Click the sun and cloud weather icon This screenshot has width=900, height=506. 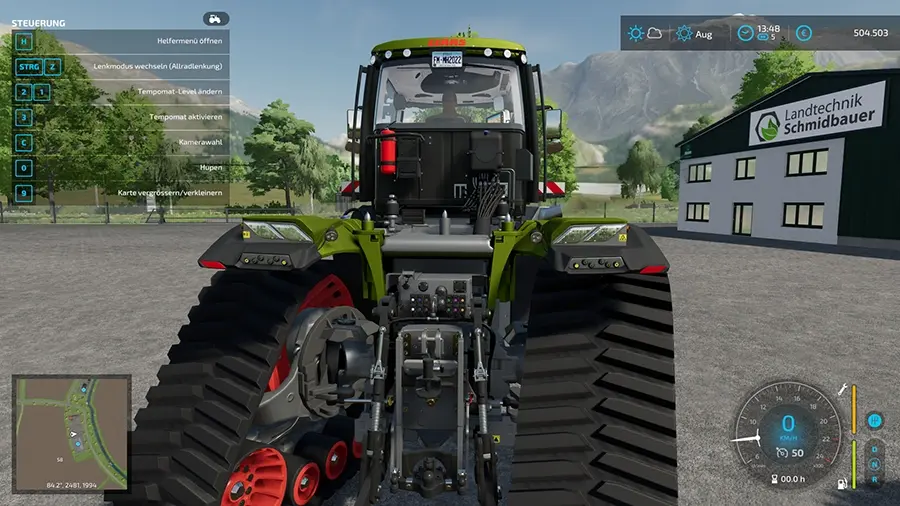pyautogui.click(x=645, y=33)
